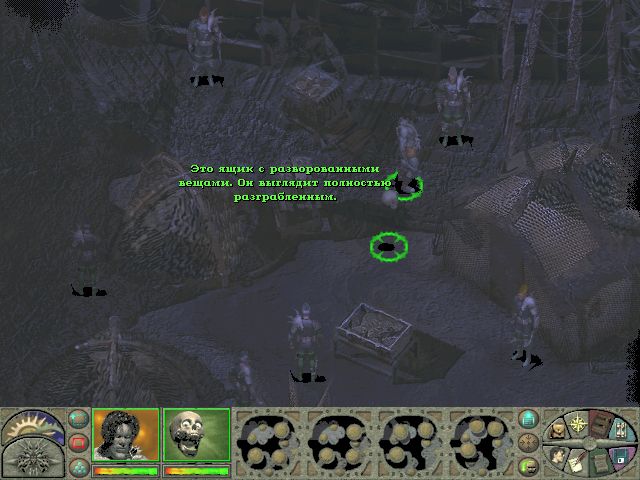
Task: Select the Nameless One's portrait
Action: pos(126,434)
